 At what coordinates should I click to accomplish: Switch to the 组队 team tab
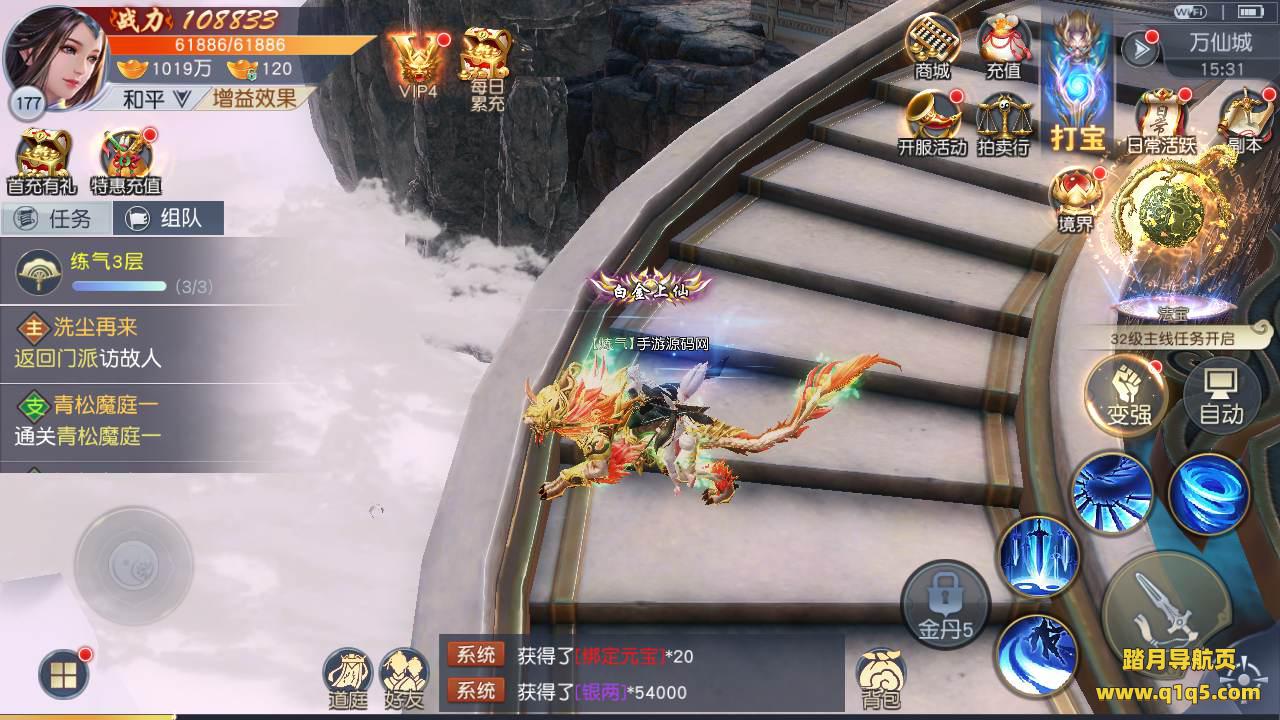click(x=167, y=218)
